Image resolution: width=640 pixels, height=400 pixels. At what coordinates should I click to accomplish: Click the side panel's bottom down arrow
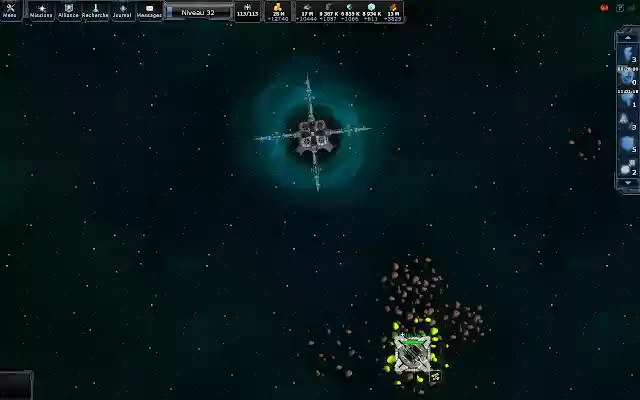(x=627, y=184)
